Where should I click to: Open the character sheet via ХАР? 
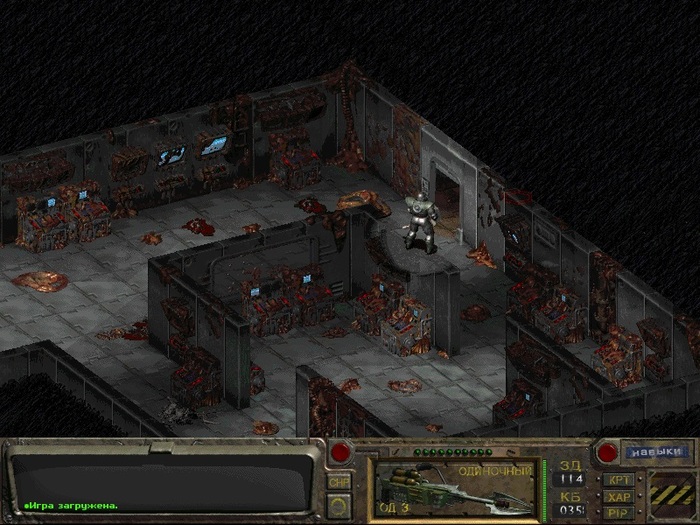(x=617, y=496)
